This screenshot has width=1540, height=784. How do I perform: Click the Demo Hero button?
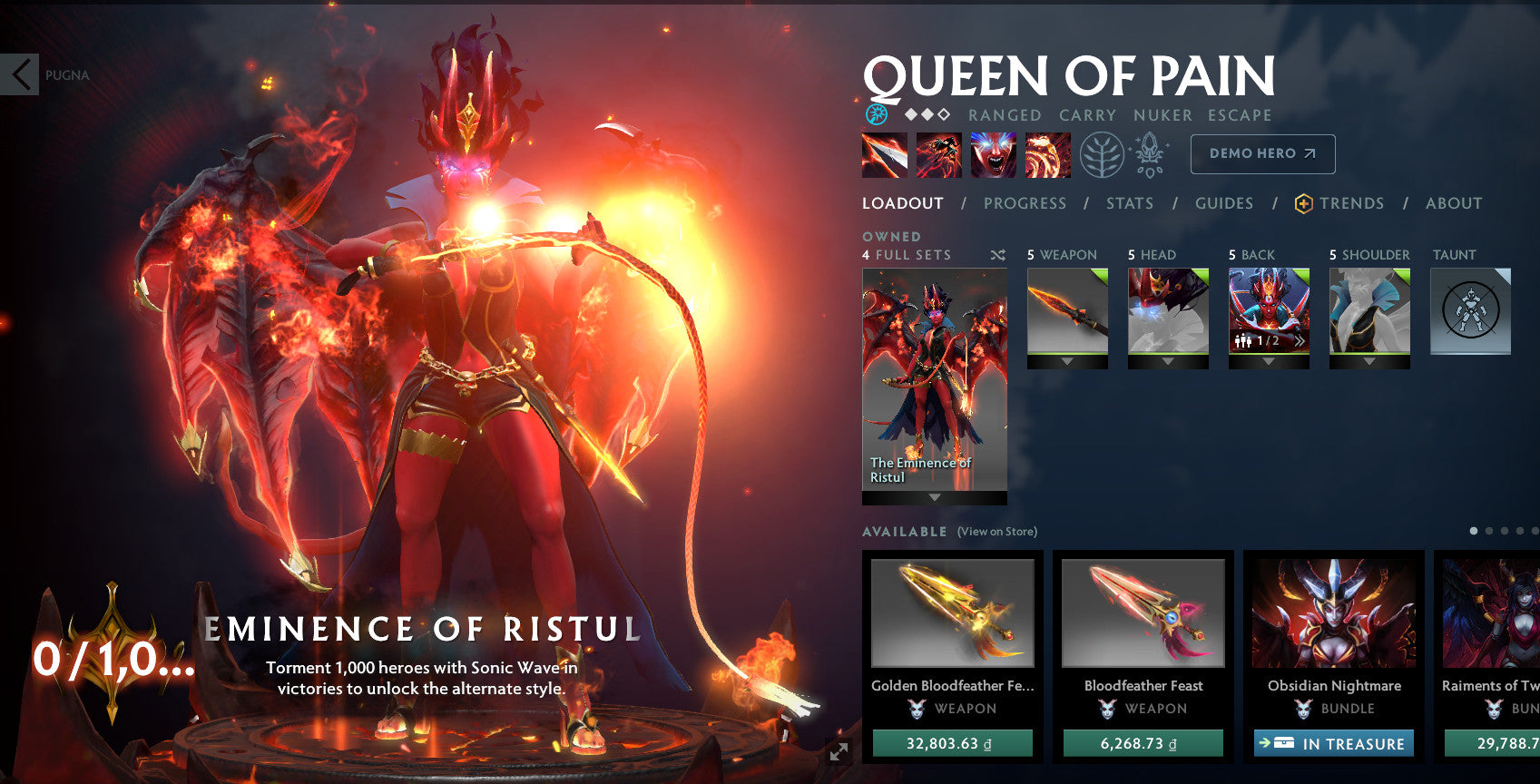(x=1261, y=154)
